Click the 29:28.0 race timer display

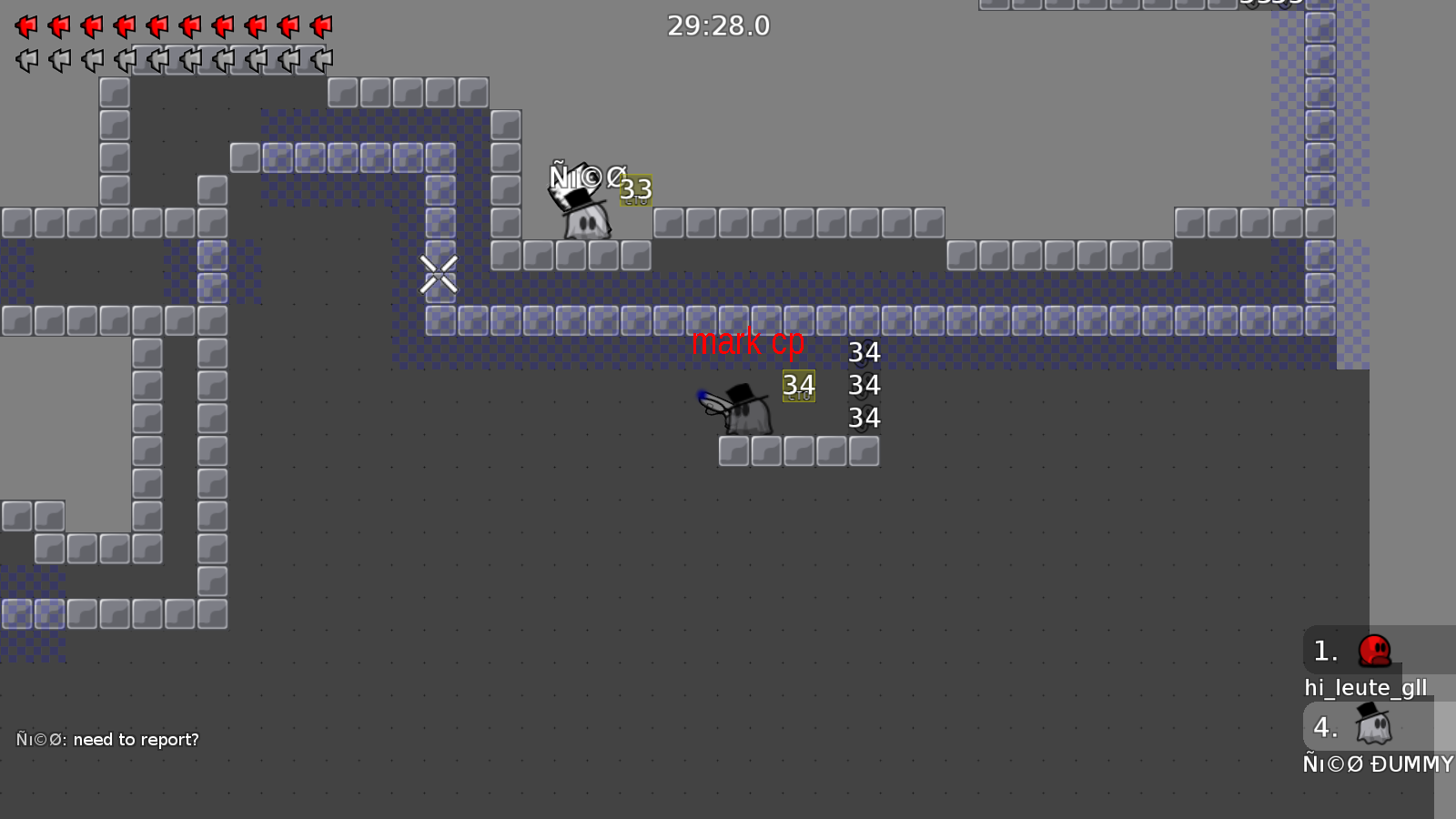coord(719,26)
